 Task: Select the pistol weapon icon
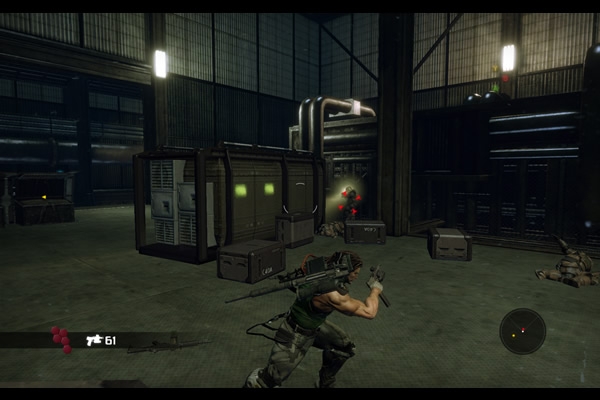[95, 340]
